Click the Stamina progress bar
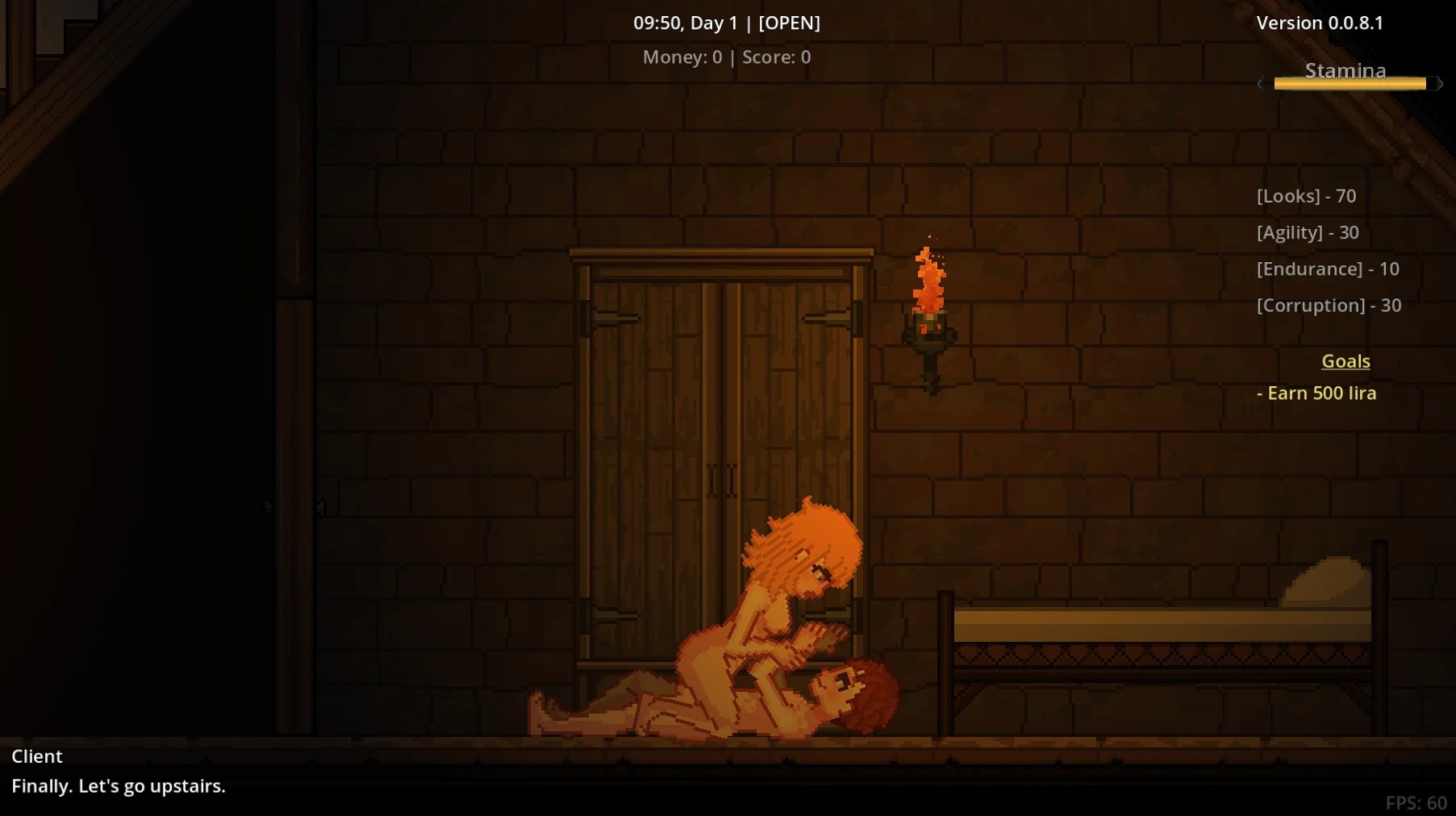The height and width of the screenshot is (816, 1456). [1353, 83]
